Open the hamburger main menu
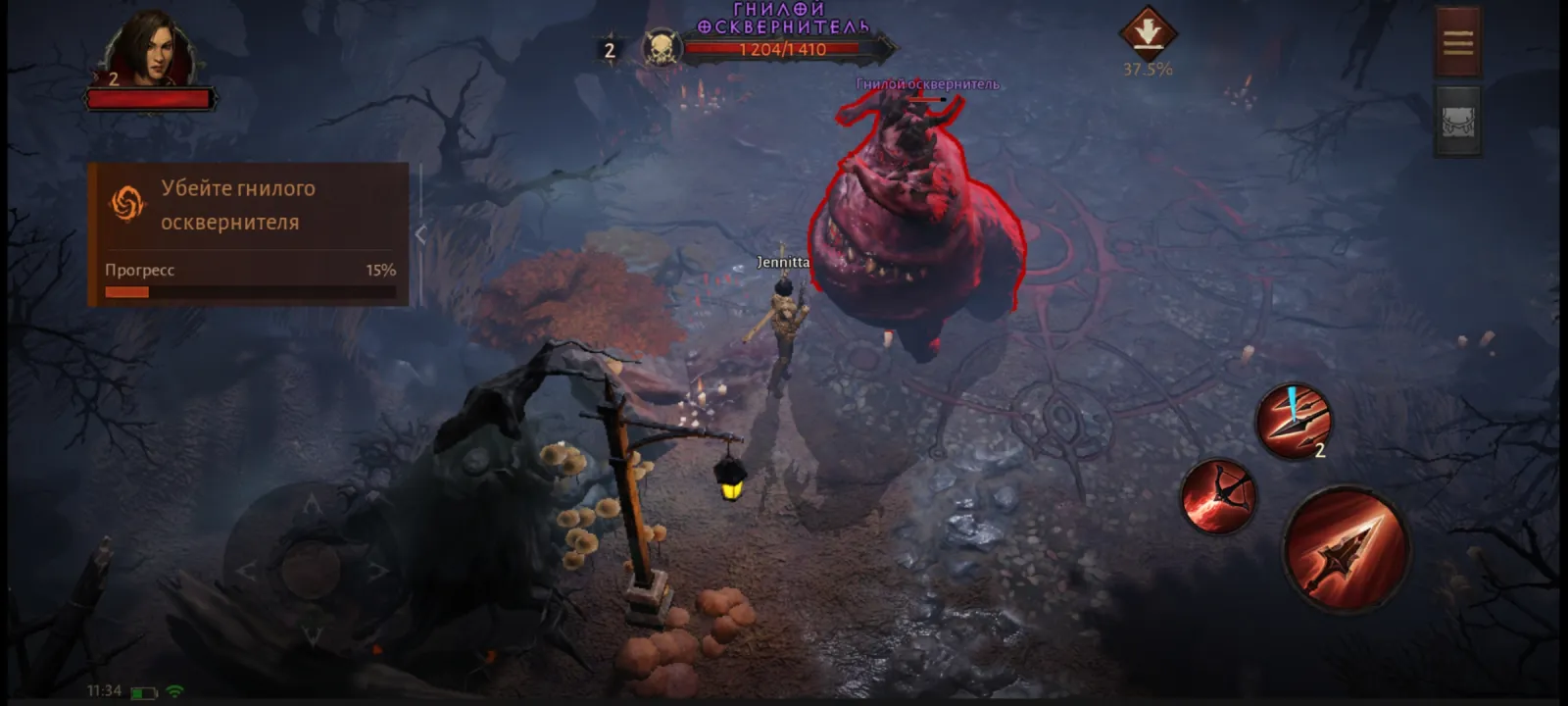 click(1457, 42)
